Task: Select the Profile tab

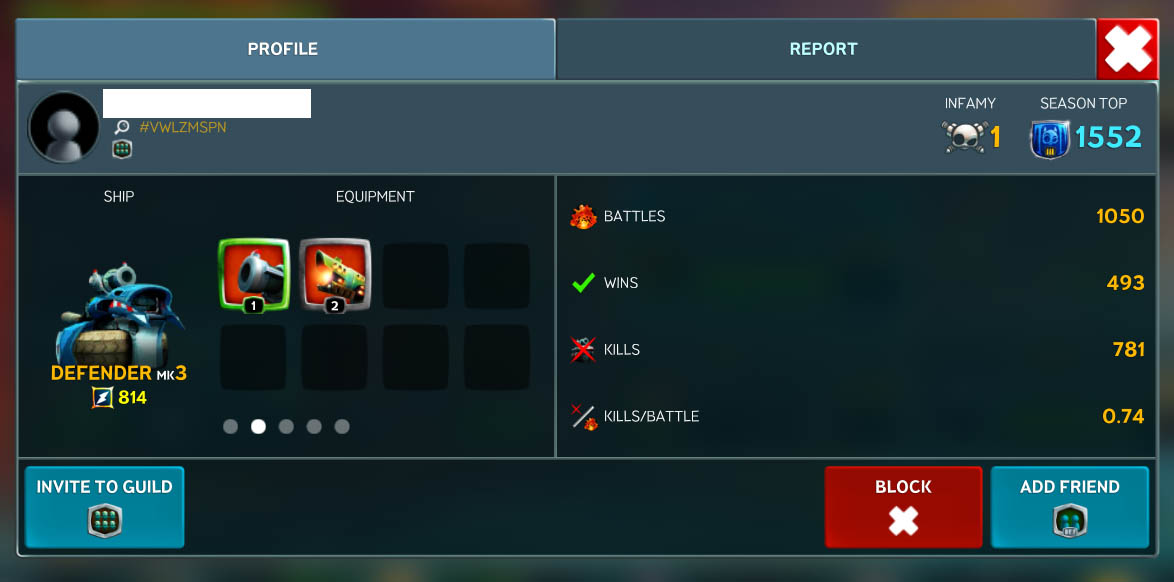Action: [x=283, y=49]
